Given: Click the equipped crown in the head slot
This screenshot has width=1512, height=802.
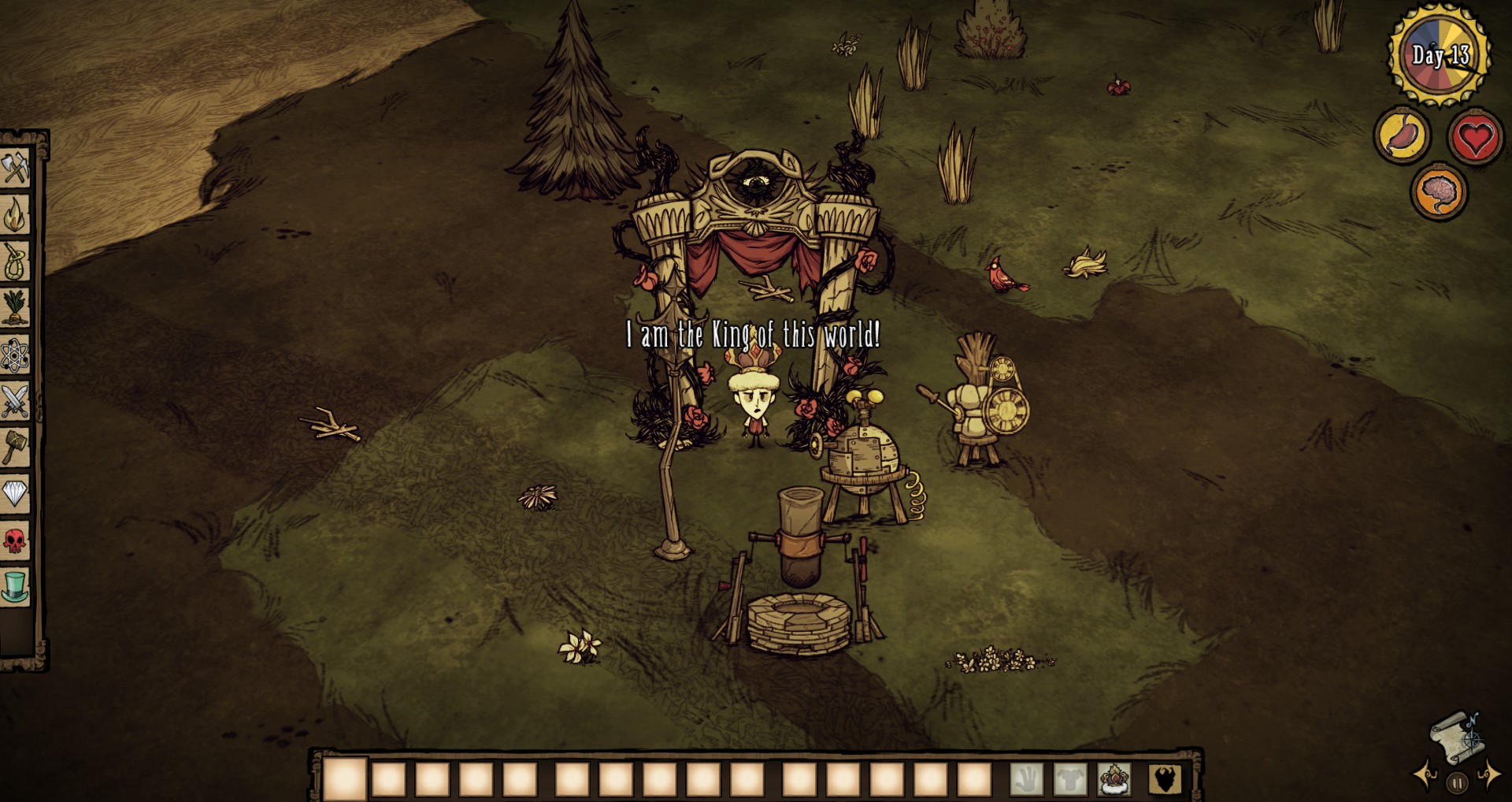Looking at the screenshot, I should coord(1114,778).
